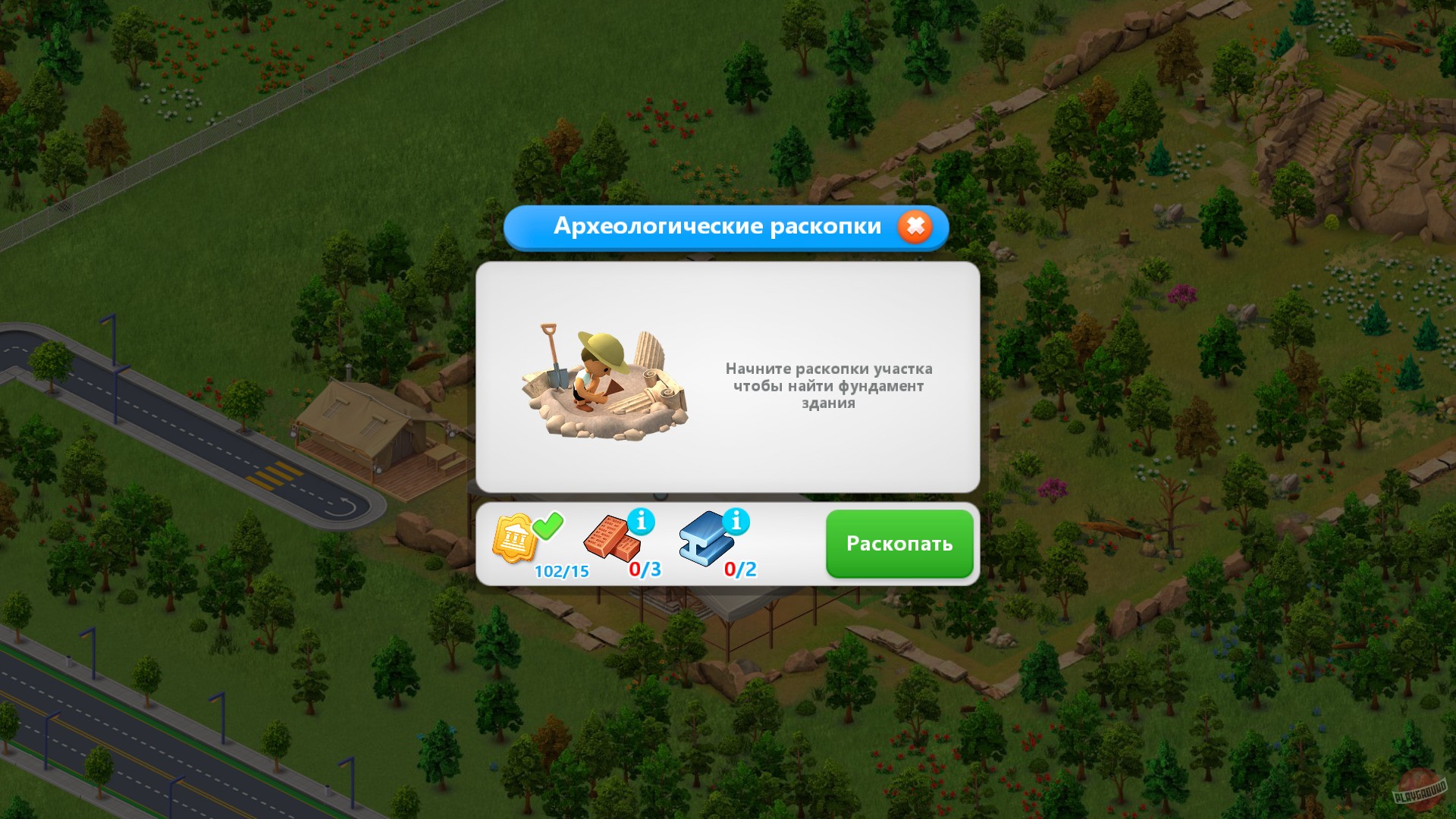The width and height of the screenshot is (1456, 819).
Task: Close the Археологические раскопки dialog
Action: pyautogui.click(x=915, y=225)
